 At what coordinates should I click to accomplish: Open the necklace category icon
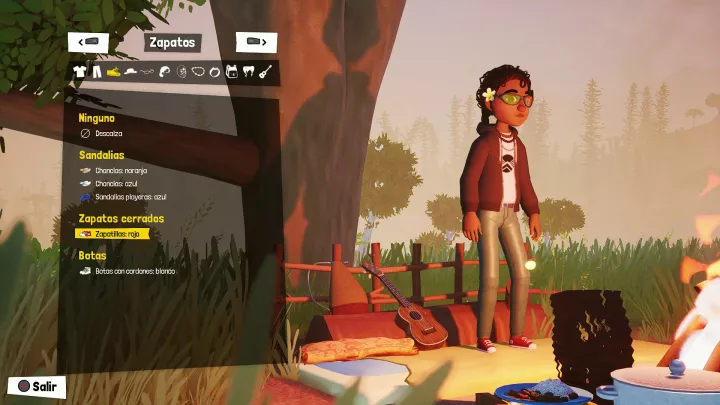(199, 72)
